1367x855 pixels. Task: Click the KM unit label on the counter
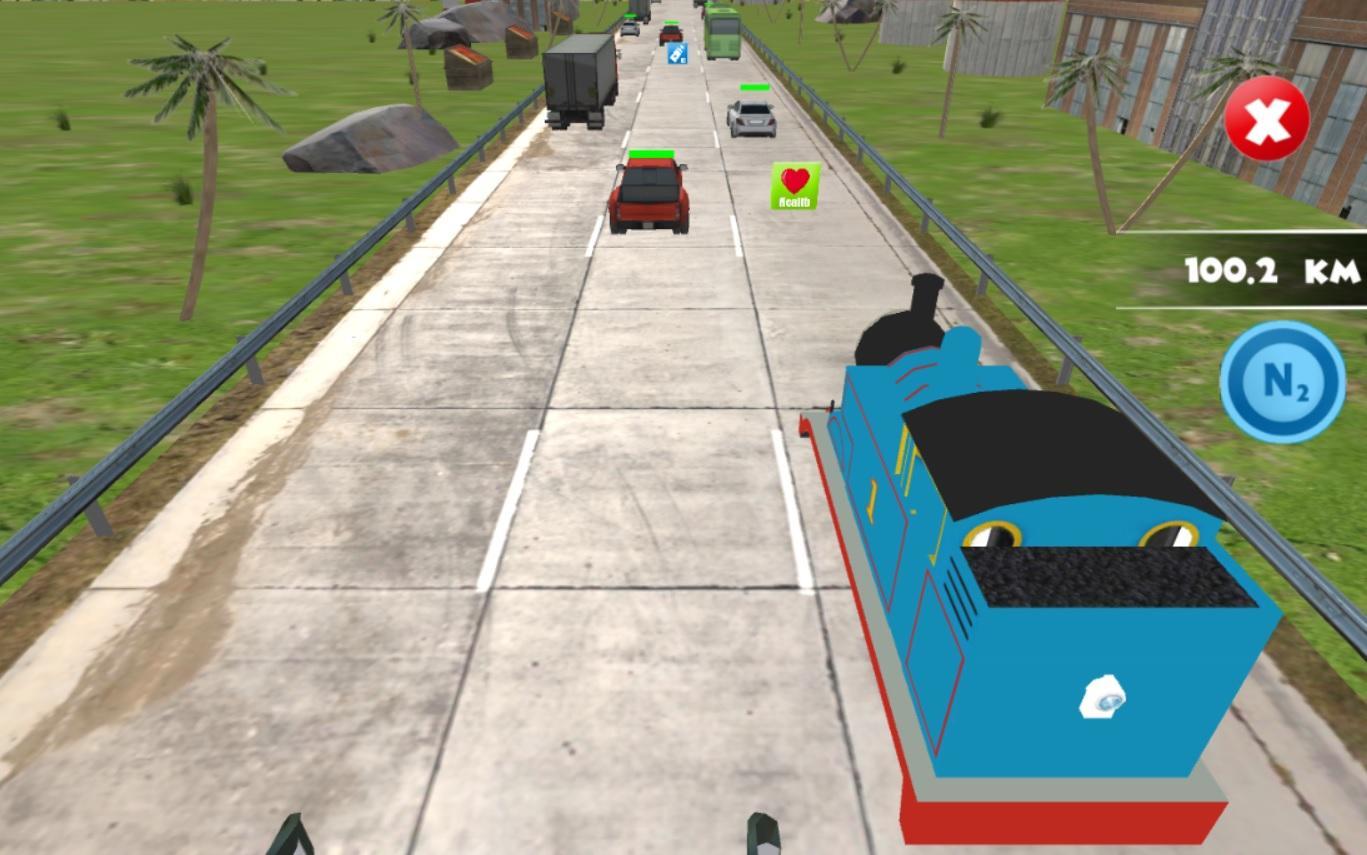tap(1330, 268)
